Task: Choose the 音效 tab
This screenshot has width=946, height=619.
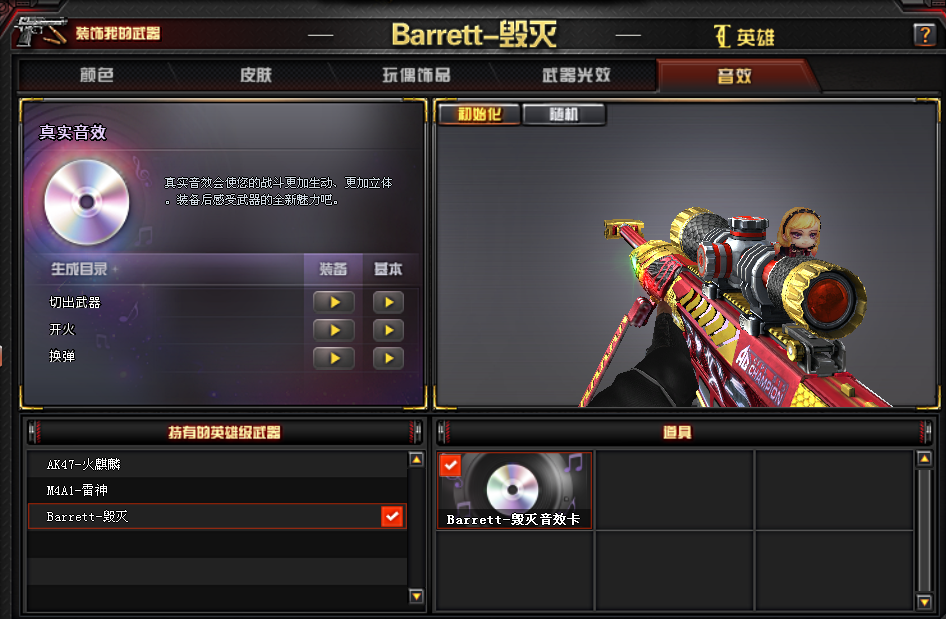Action: click(734, 75)
